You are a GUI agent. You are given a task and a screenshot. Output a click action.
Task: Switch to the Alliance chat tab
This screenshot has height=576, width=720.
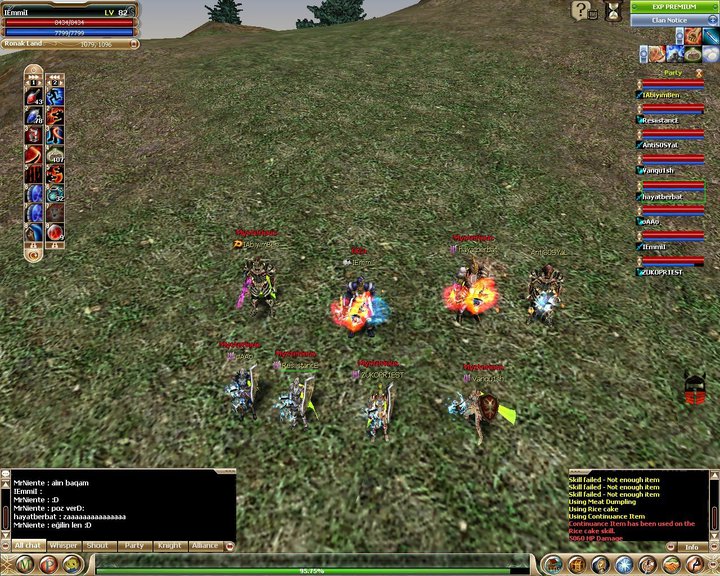[205, 546]
